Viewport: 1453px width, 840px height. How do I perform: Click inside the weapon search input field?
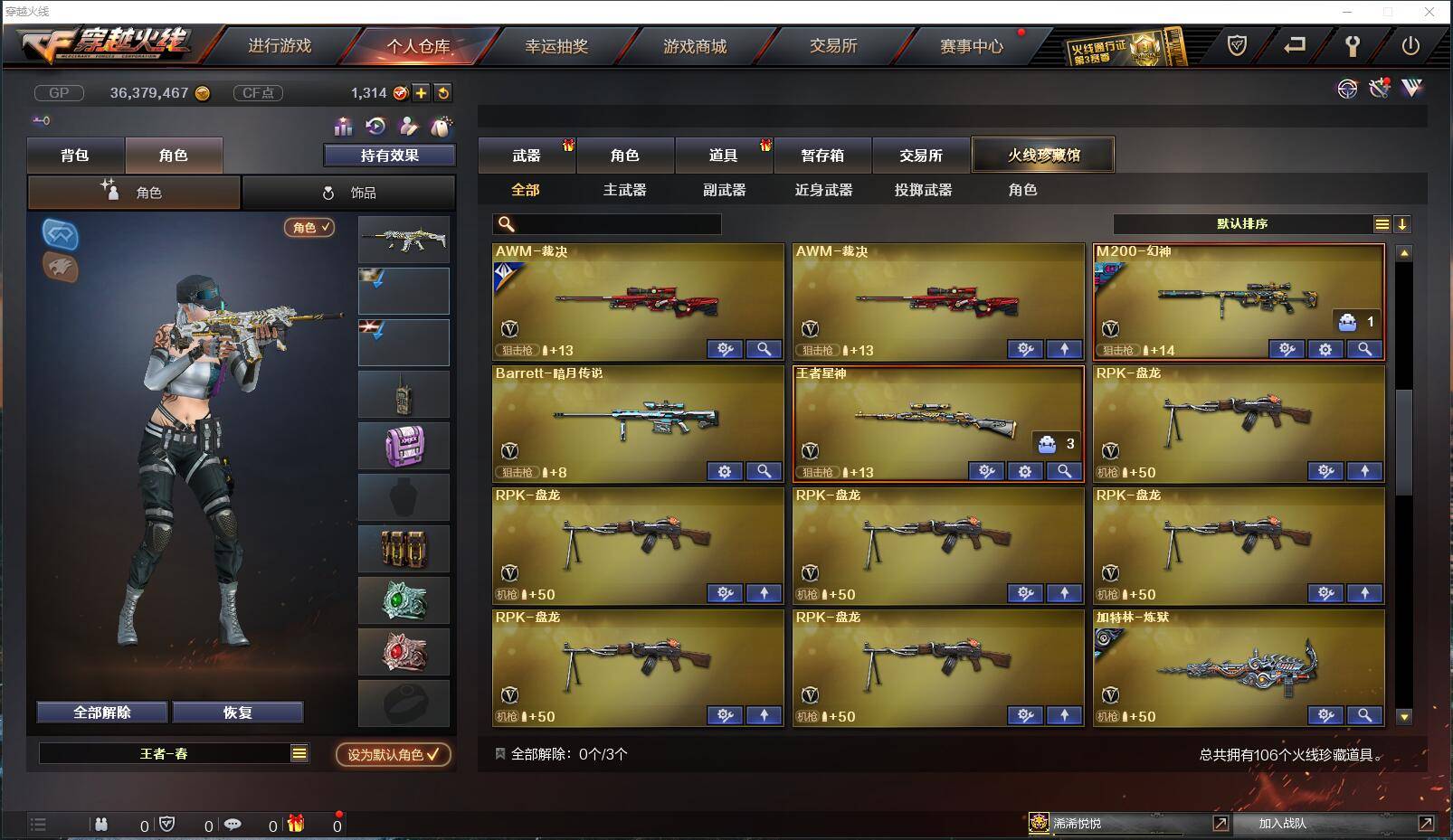click(606, 223)
